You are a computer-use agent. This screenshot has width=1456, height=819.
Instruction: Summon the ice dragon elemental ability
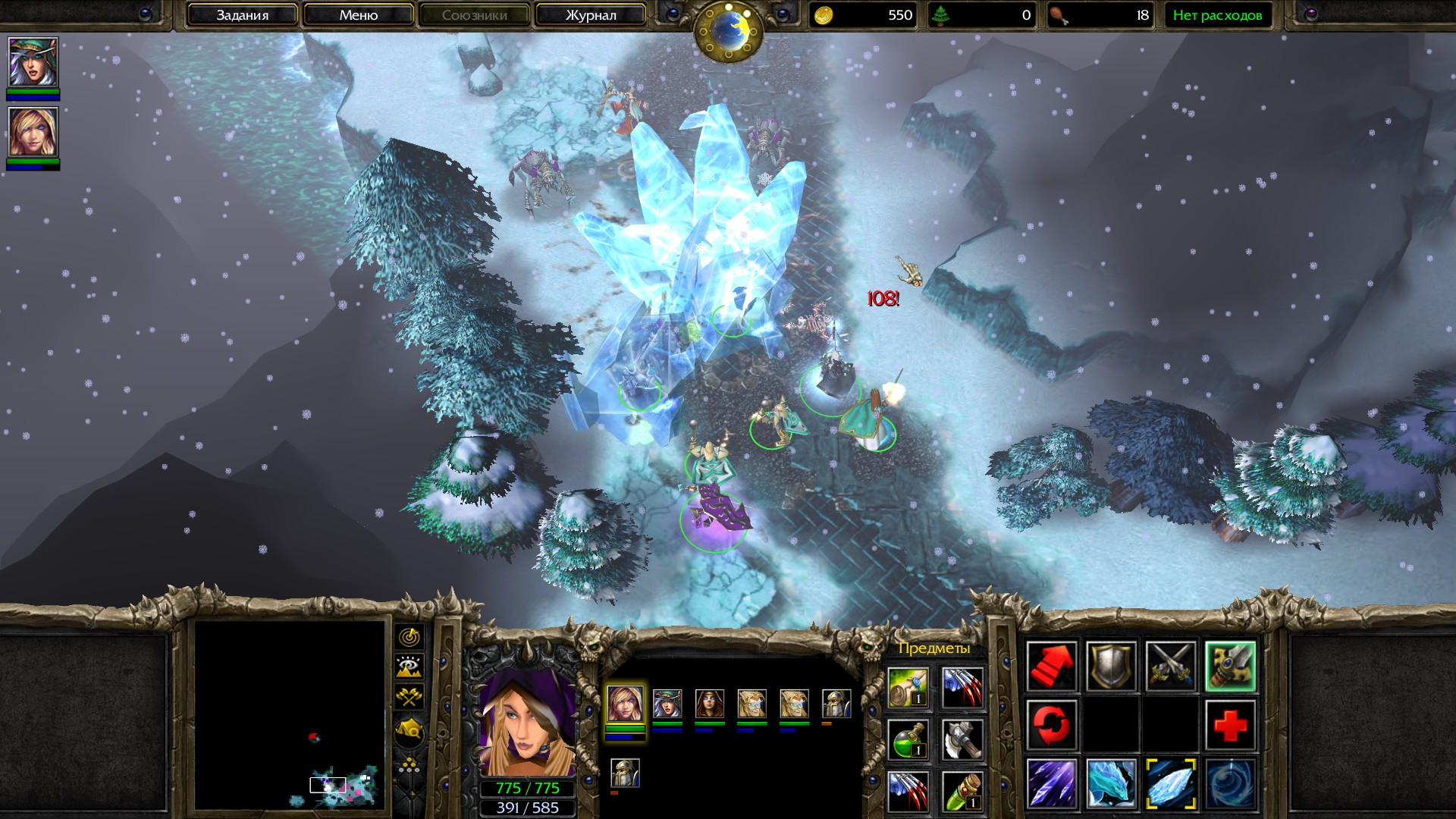coord(1111,783)
